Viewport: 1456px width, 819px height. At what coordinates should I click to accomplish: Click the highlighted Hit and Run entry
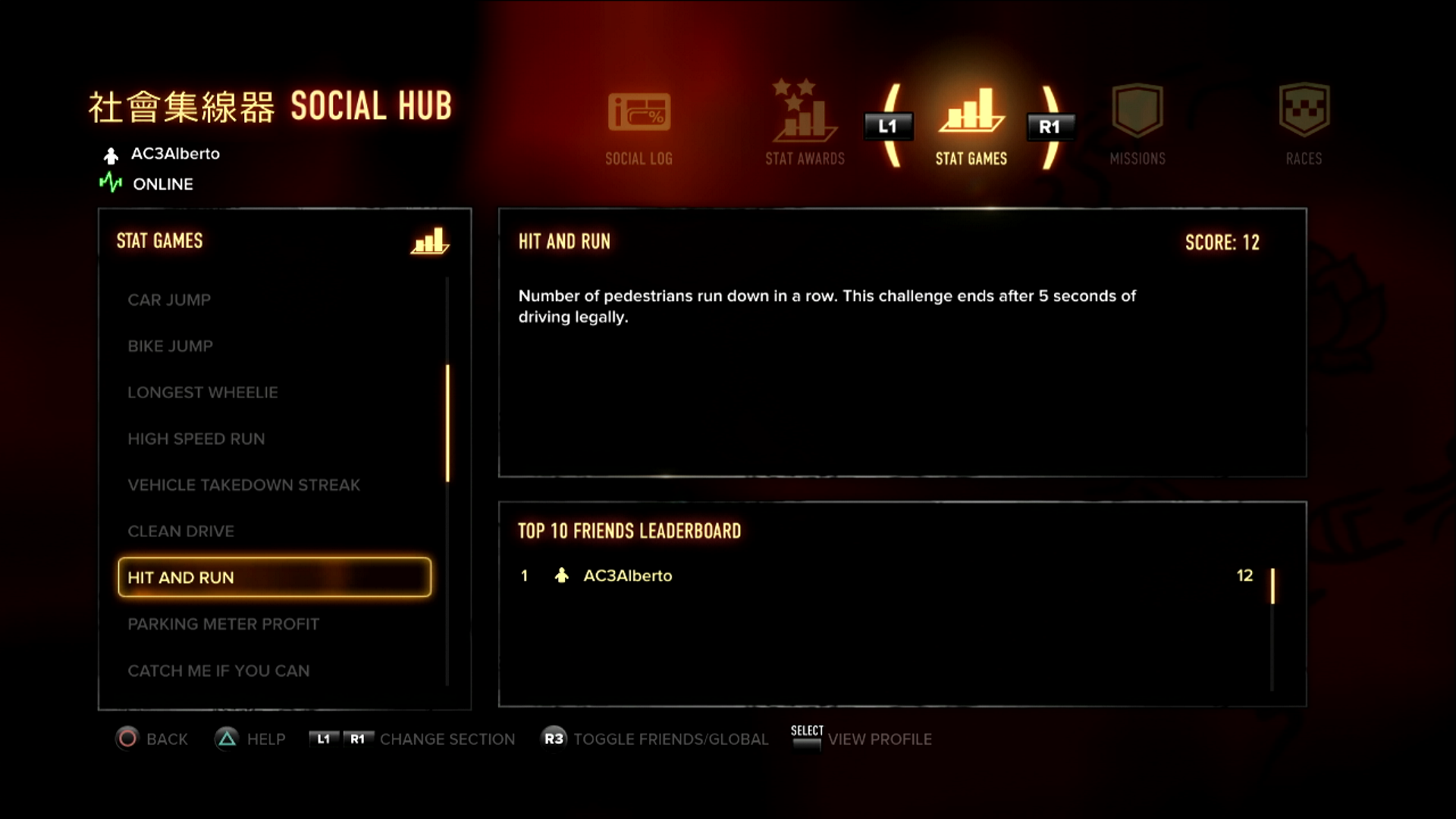tap(275, 578)
